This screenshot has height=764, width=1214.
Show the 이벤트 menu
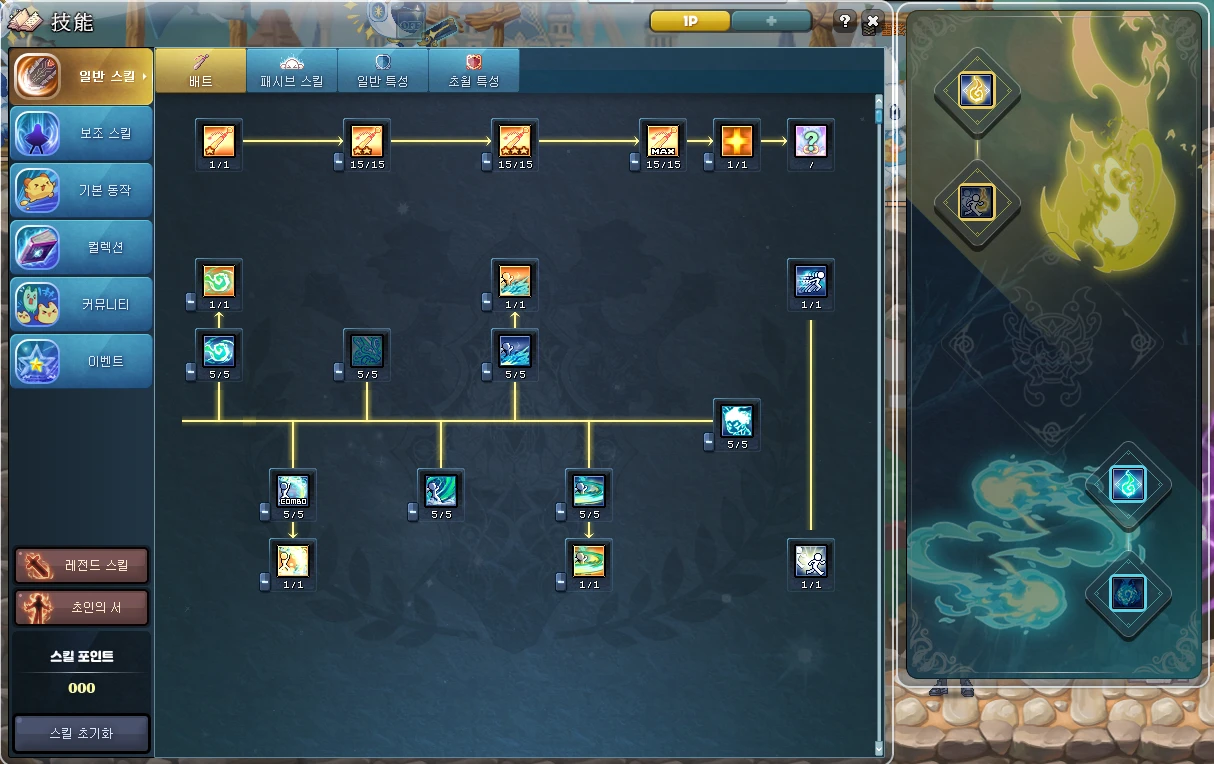[x=82, y=361]
